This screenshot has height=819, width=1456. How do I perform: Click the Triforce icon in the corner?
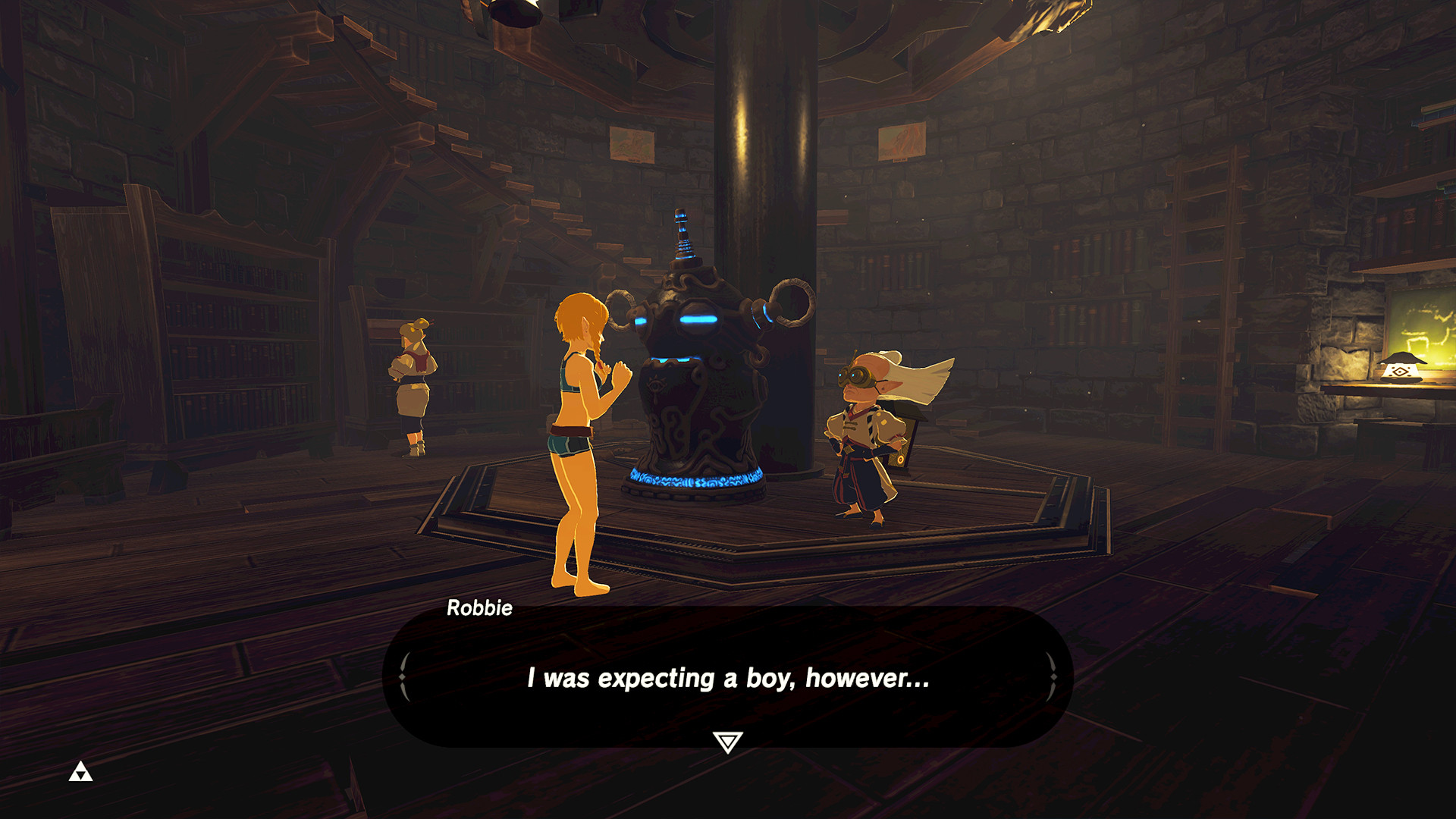pyautogui.click(x=81, y=772)
